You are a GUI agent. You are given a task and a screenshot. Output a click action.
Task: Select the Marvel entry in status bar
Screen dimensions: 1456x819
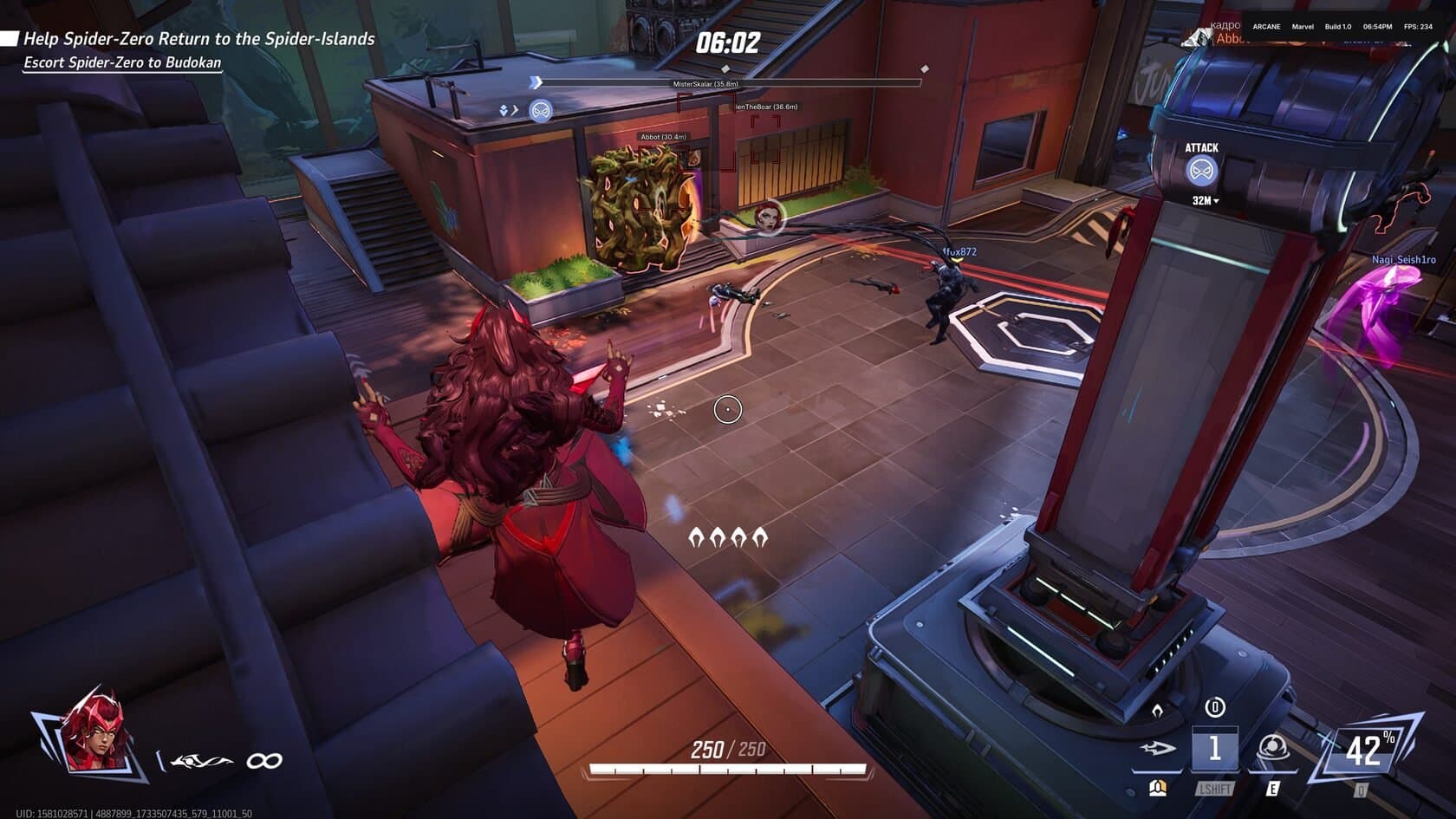pos(1303,27)
